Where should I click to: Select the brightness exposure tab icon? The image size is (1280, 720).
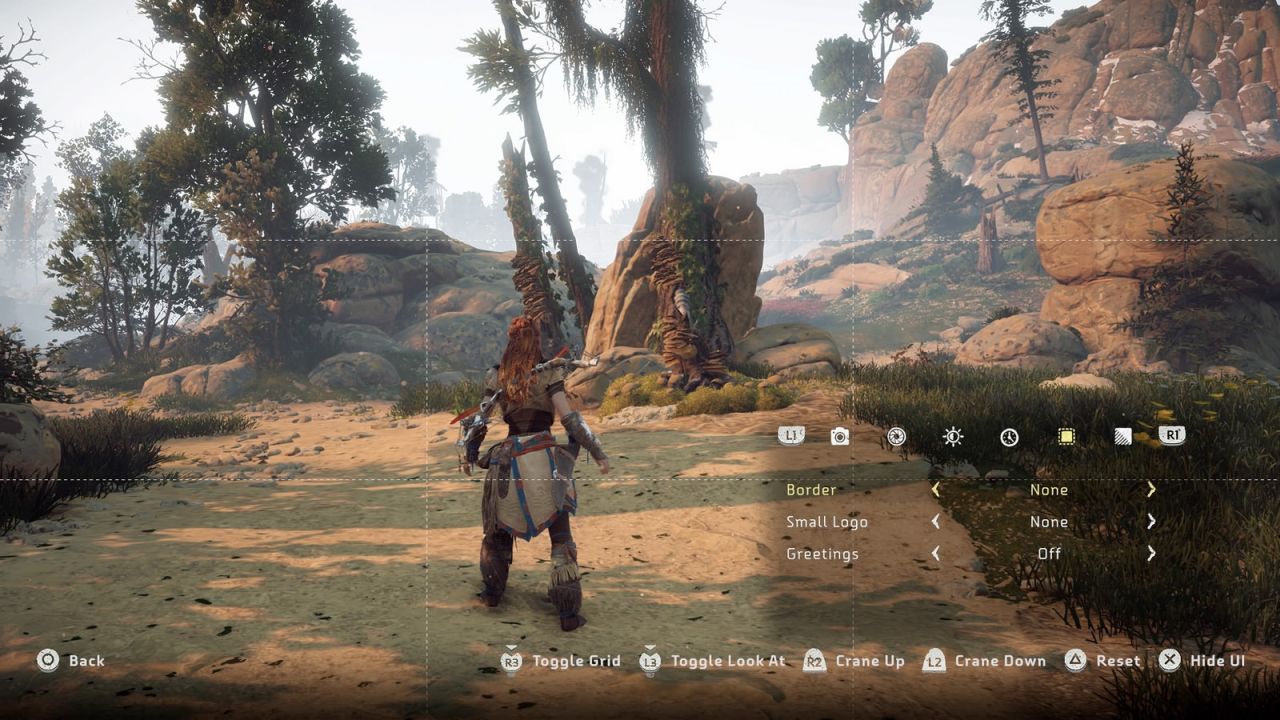952,436
